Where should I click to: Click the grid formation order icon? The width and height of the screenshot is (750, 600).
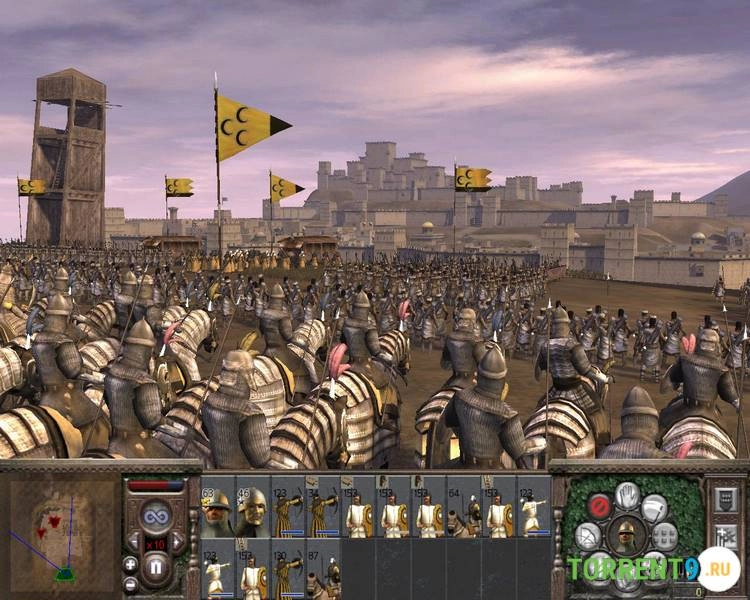666,535
